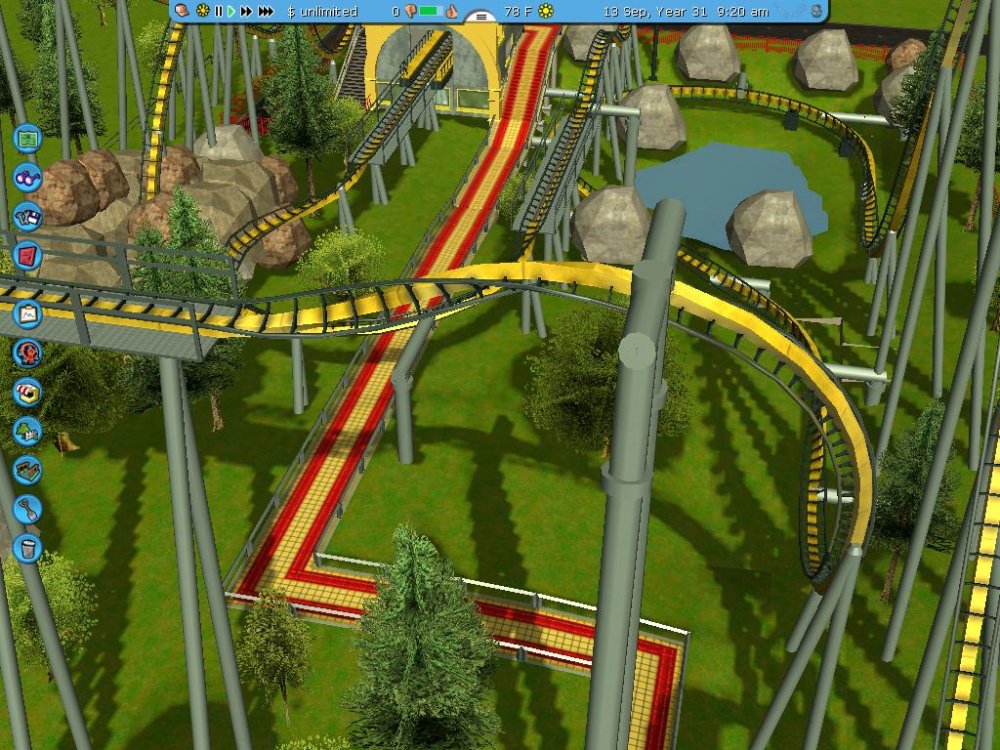This screenshot has width=1000, height=750.
Task: Open the file and save options
Action: pyautogui.click(x=27, y=216)
